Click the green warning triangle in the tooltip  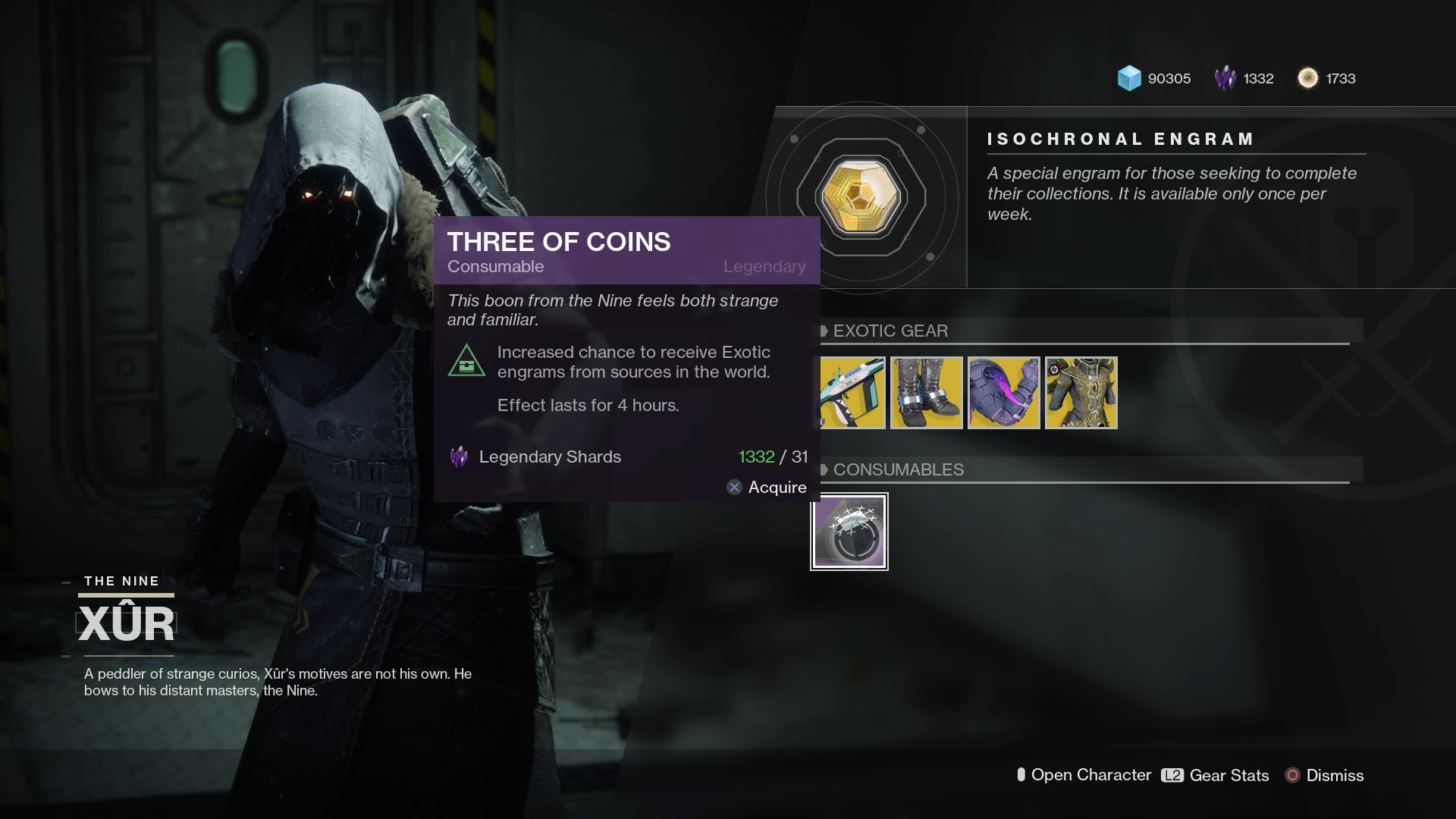click(468, 362)
